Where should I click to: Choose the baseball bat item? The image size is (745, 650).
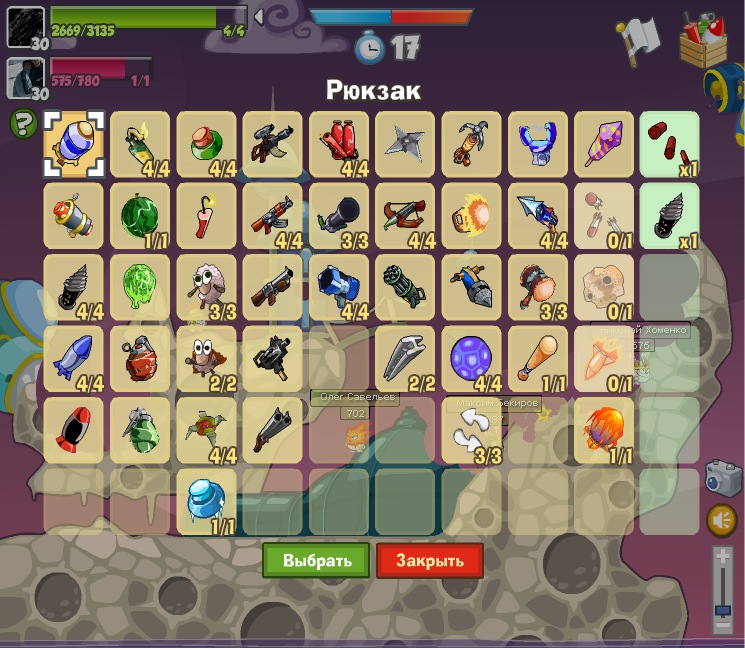coord(537,358)
